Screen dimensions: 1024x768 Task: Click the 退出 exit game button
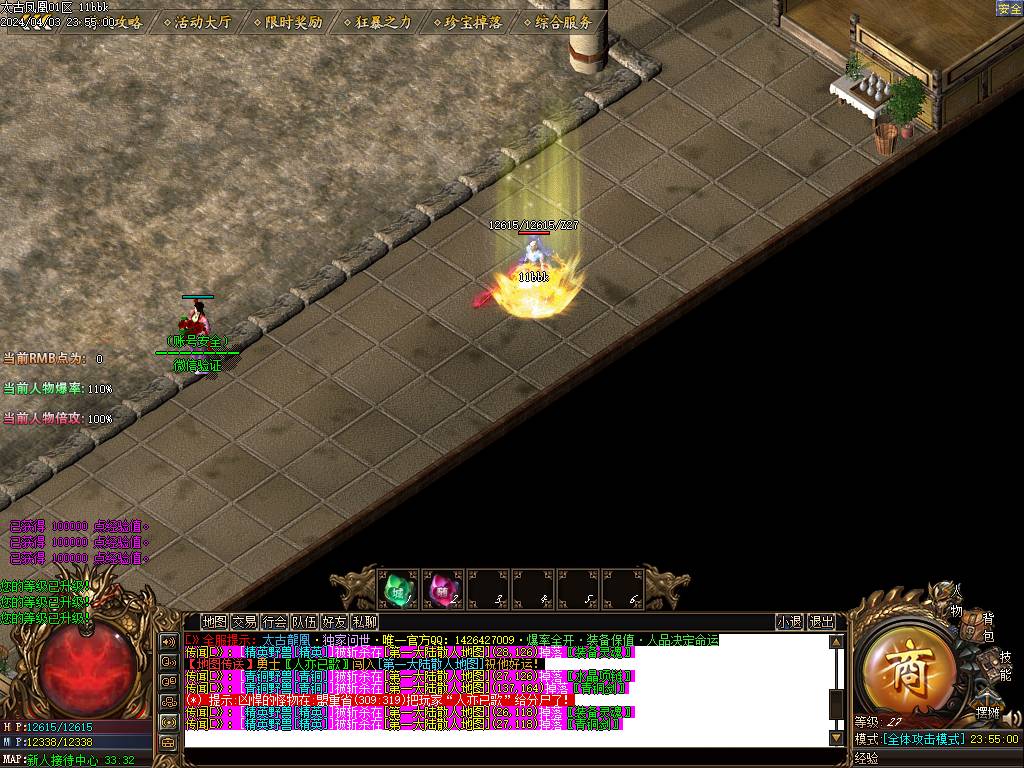pos(821,622)
